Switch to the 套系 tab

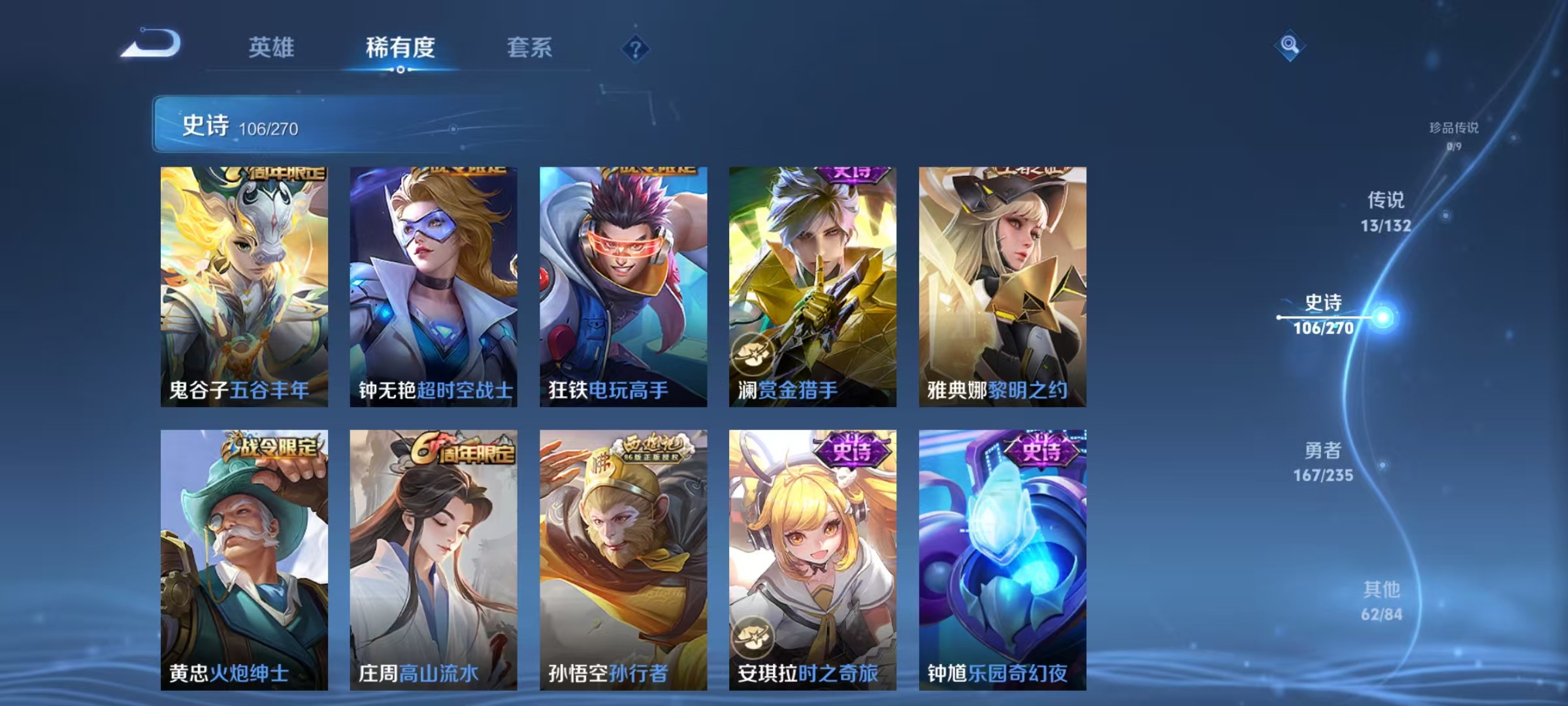(x=530, y=48)
